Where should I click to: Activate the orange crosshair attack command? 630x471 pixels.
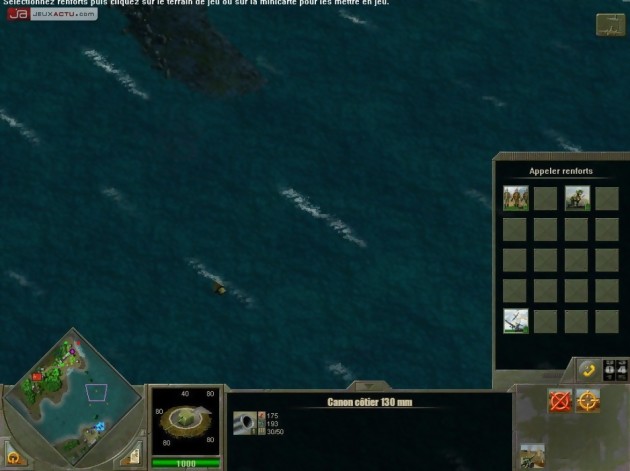tap(588, 401)
